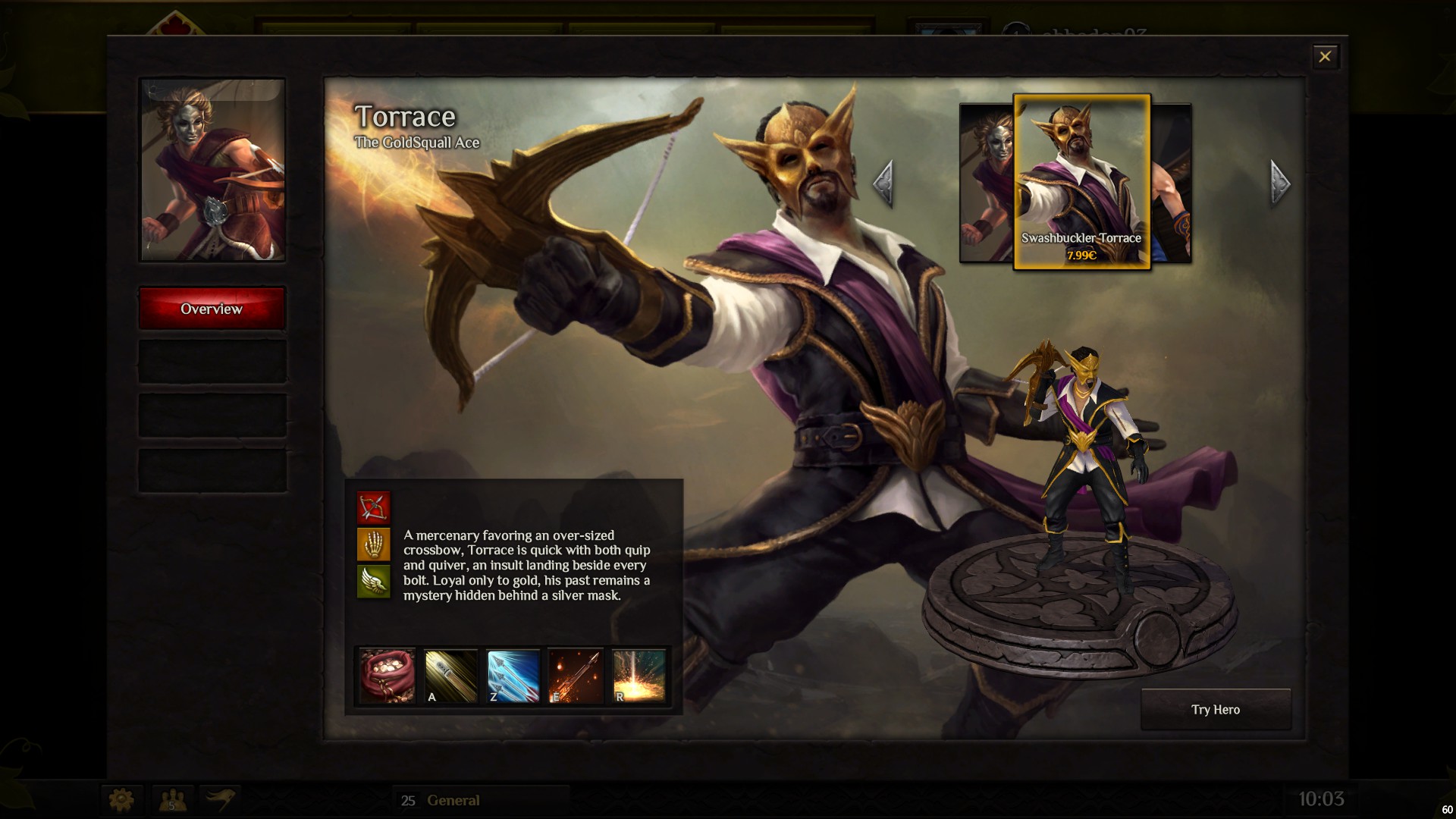Select the Swashbuckler Torrace skin

[1081, 182]
